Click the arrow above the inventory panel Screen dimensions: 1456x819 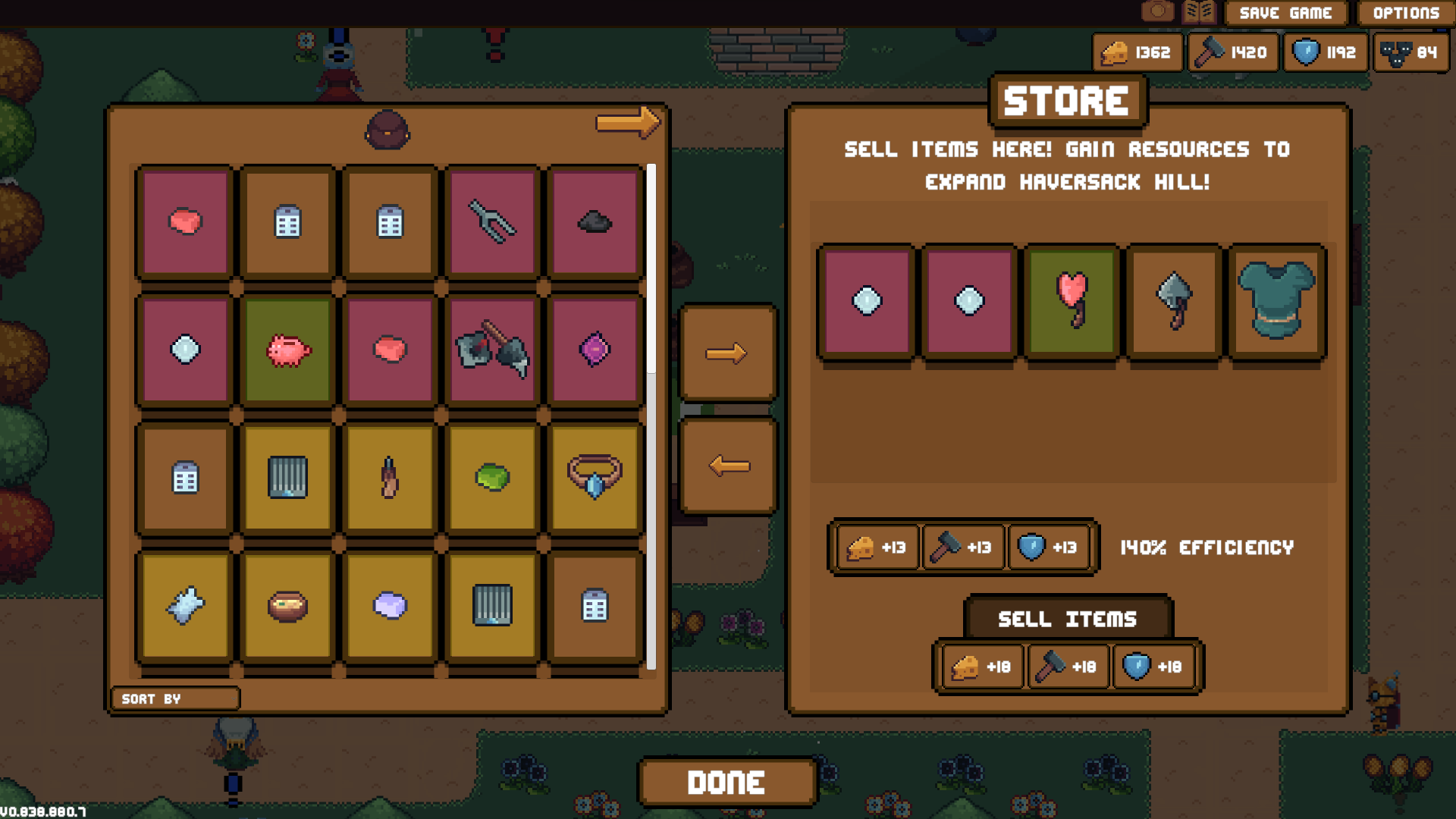(x=626, y=123)
